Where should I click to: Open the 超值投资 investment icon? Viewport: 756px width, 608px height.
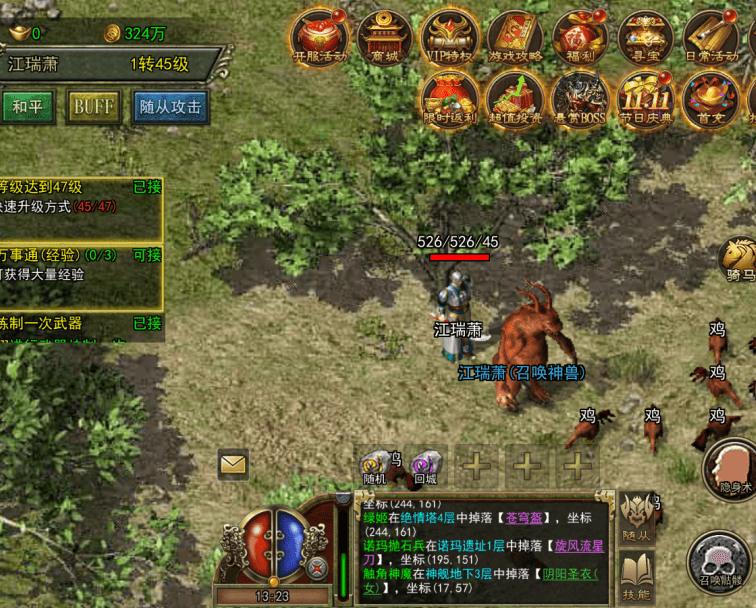click(515, 100)
